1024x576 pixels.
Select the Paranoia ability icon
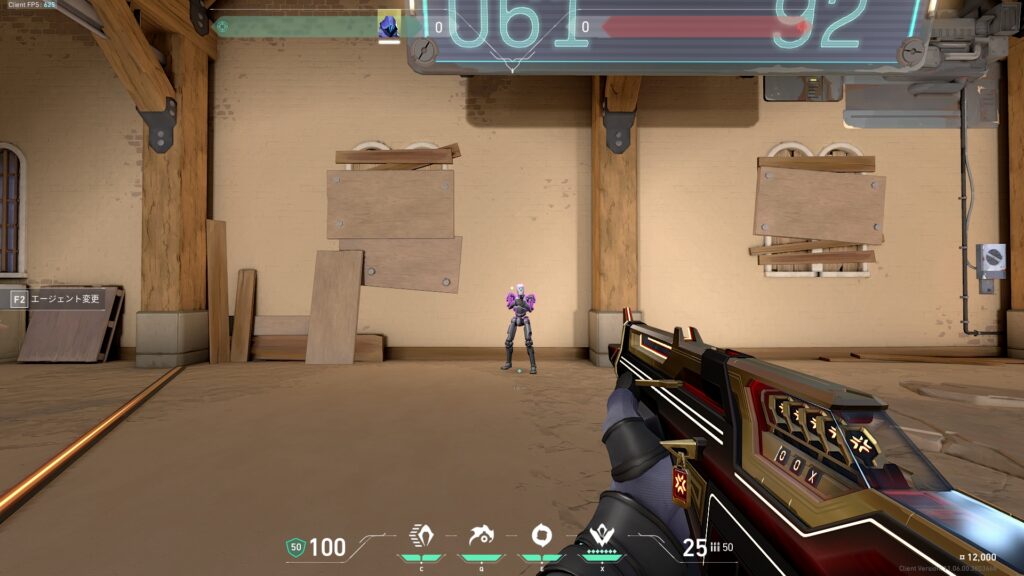pyautogui.click(x=481, y=537)
